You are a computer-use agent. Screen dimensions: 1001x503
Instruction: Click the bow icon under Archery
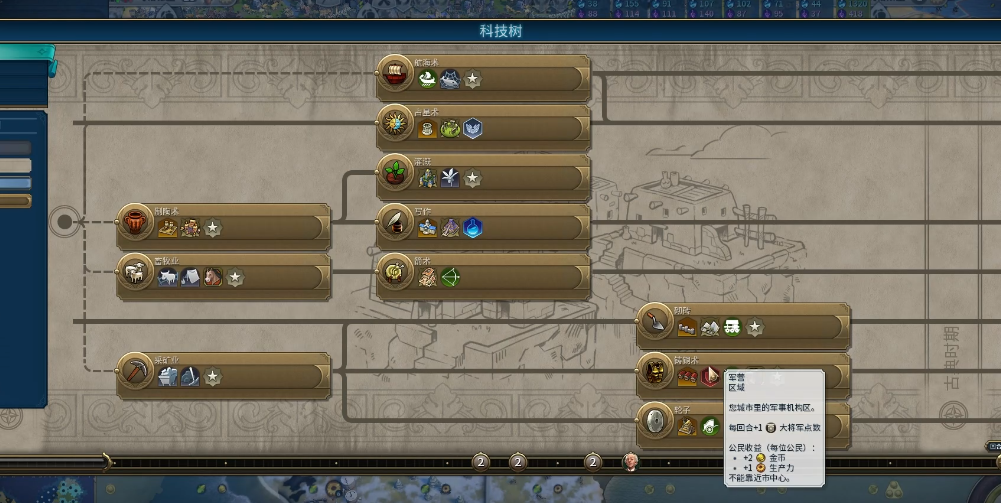(450, 277)
